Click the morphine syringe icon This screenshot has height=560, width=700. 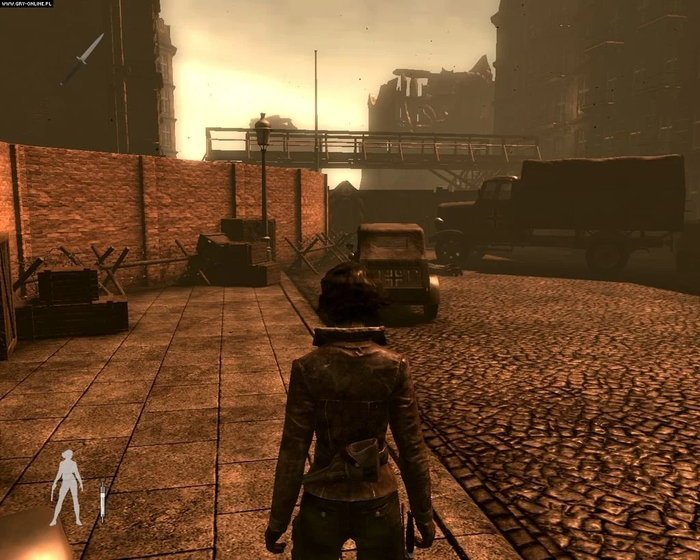(102, 499)
